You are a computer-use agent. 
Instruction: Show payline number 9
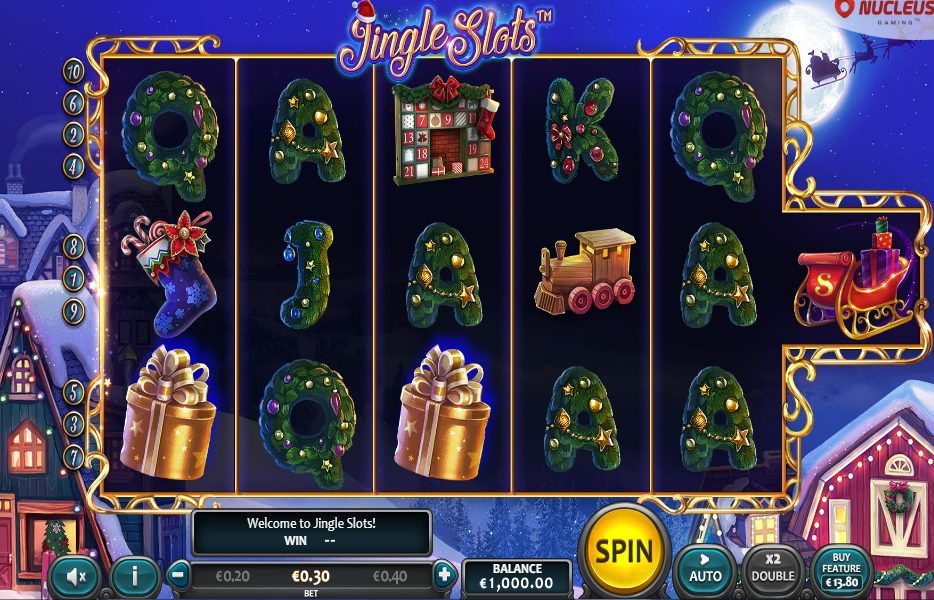74,311
